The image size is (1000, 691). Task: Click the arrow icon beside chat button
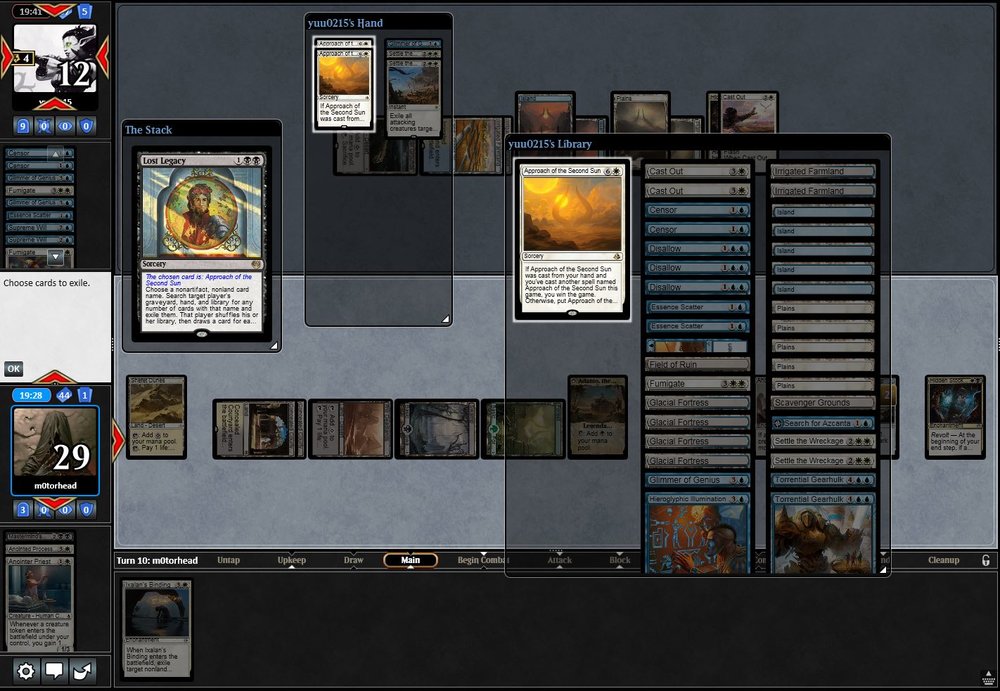pyautogui.click(x=83, y=671)
